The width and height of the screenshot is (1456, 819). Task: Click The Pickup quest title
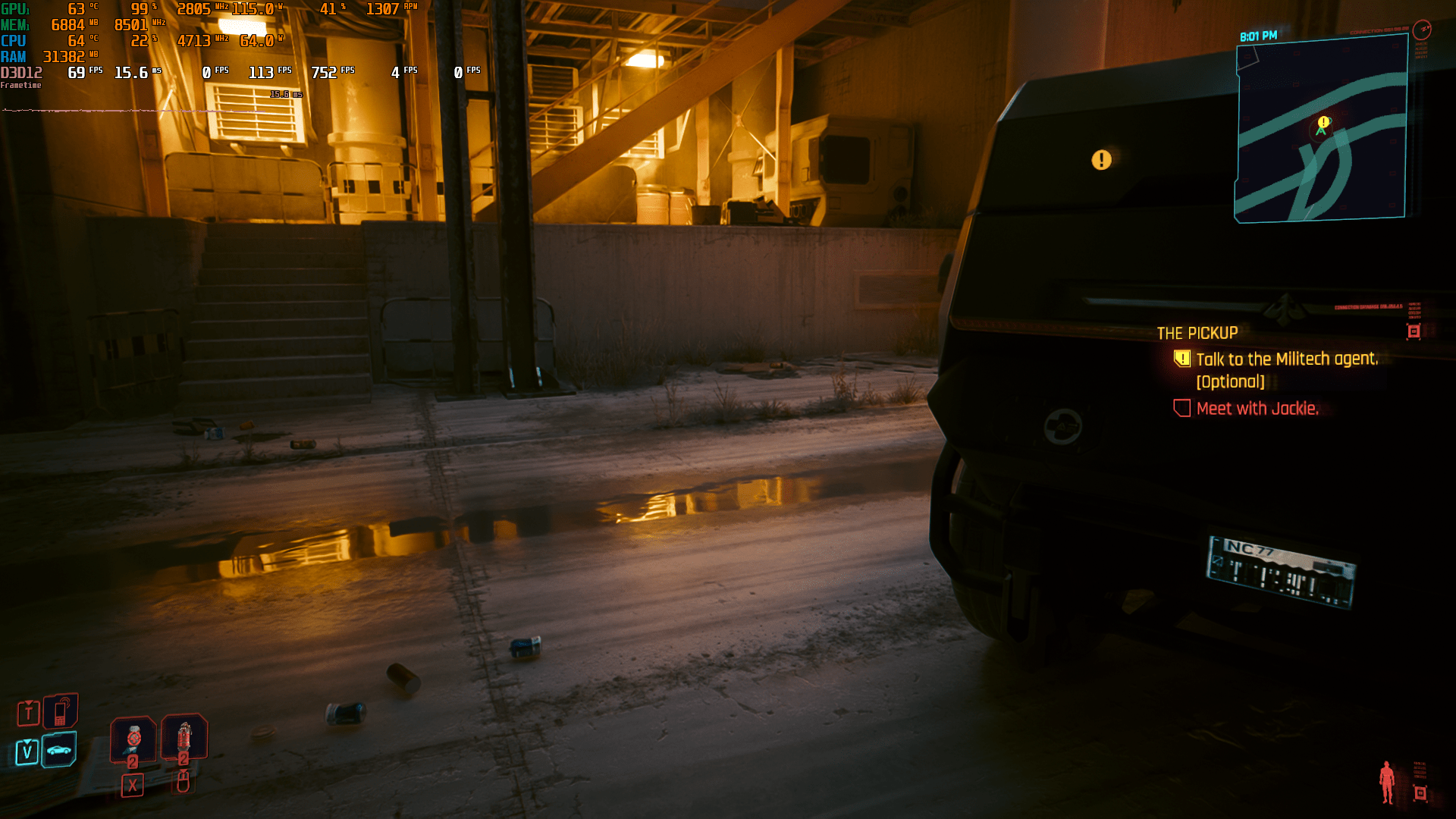pos(1197,333)
